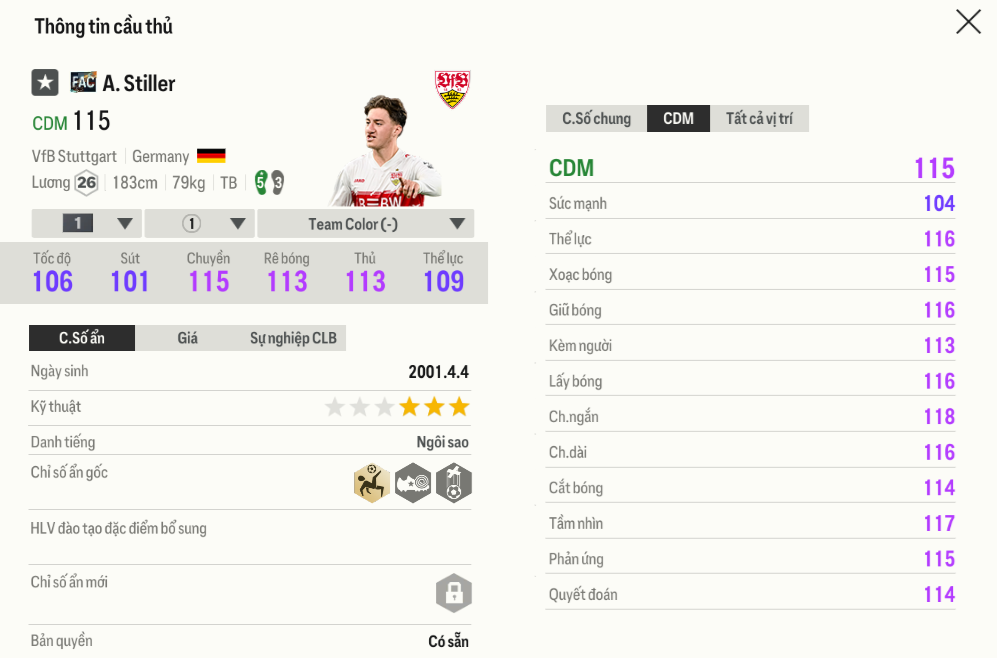Show the C.Số chung stats tab
The height and width of the screenshot is (658, 997).
click(x=596, y=119)
